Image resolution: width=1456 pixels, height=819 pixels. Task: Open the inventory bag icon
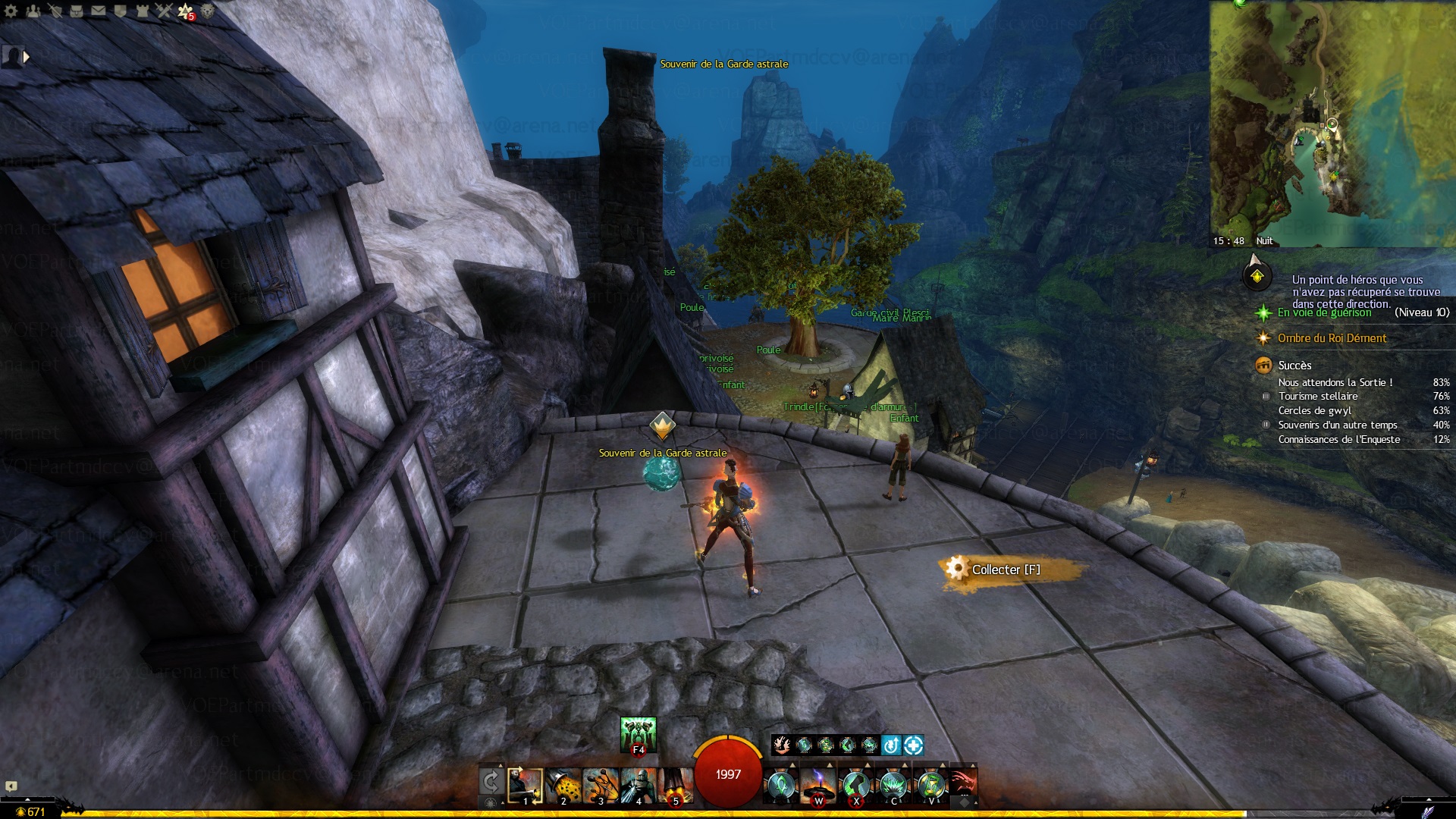point(77,11)
